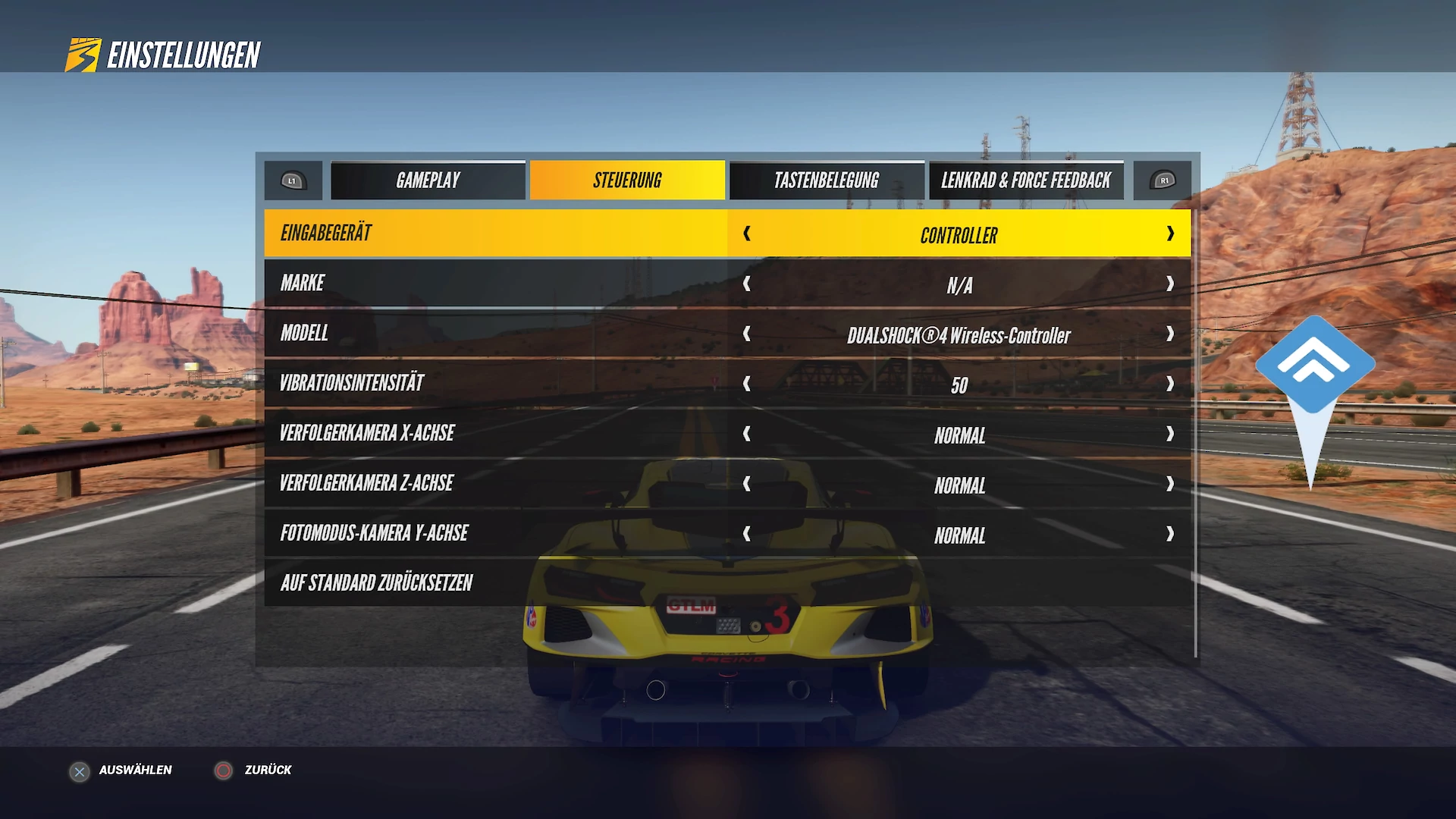1456x819 pixels.
Task: Toggle Verfolgerkamera Z-Achse using left arrow
Action: click(x=747, y=484)
